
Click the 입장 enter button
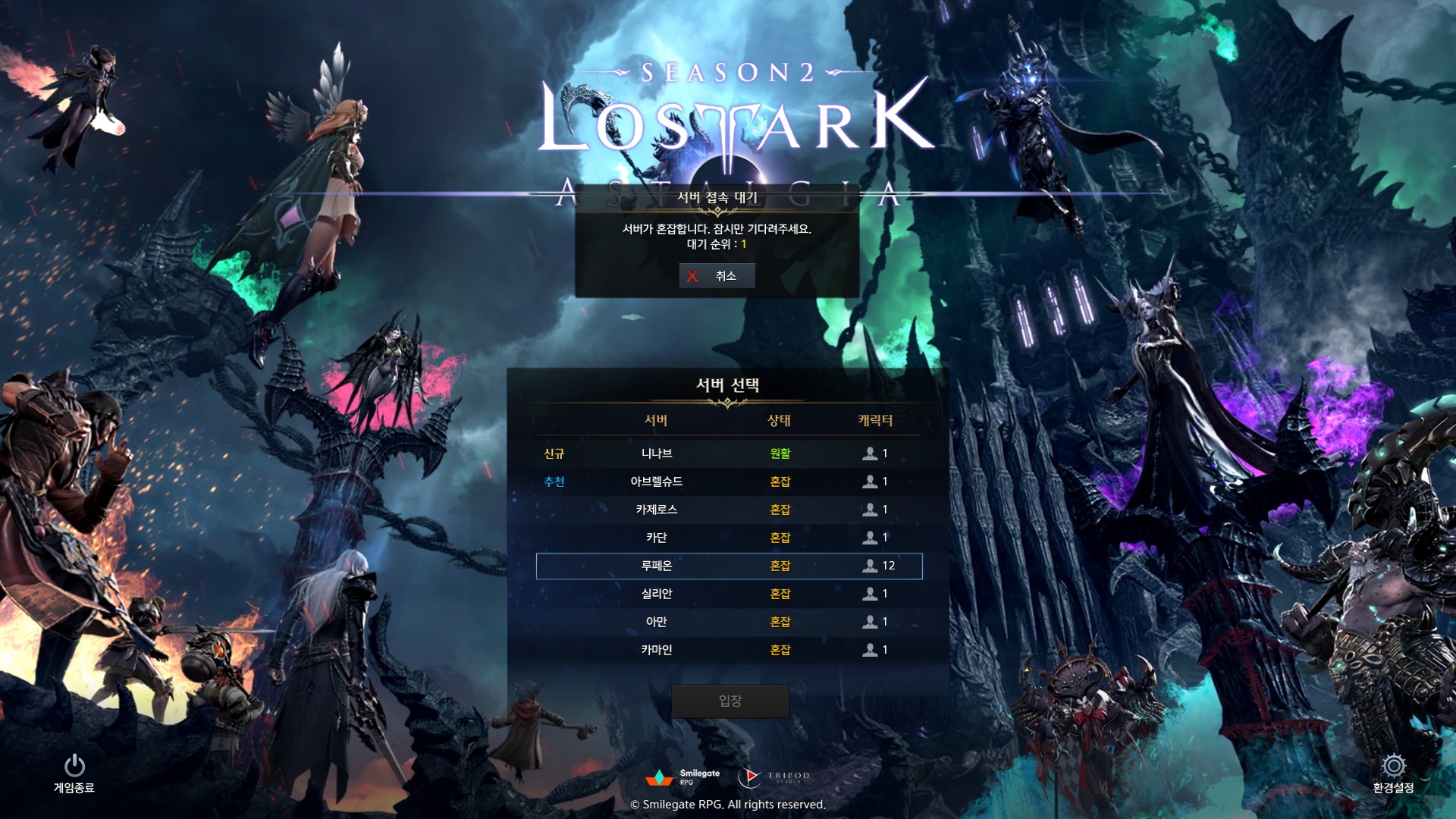click(730, 701)
